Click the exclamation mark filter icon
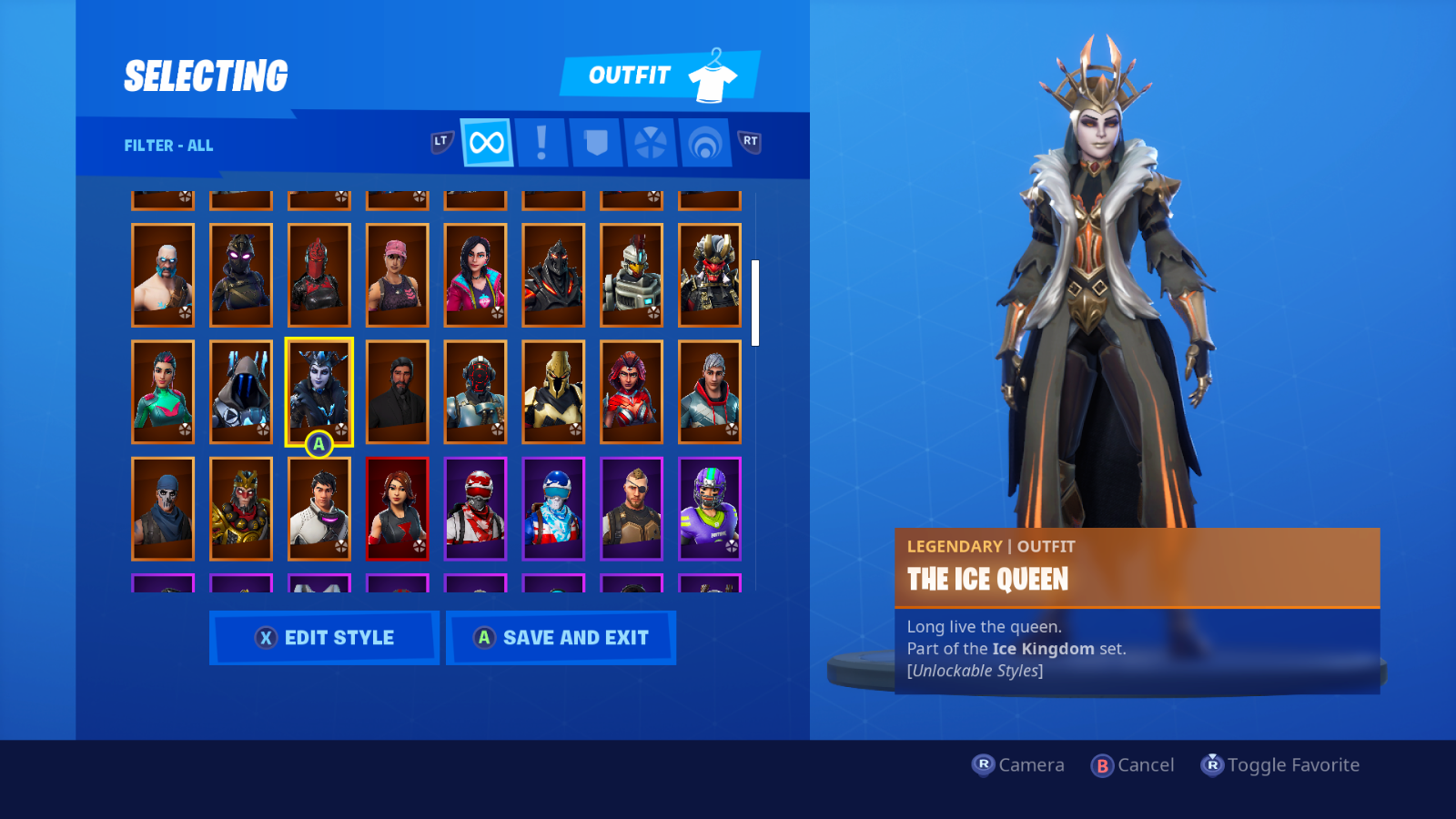The image size is (1456, 819). (x=541, y=142)
